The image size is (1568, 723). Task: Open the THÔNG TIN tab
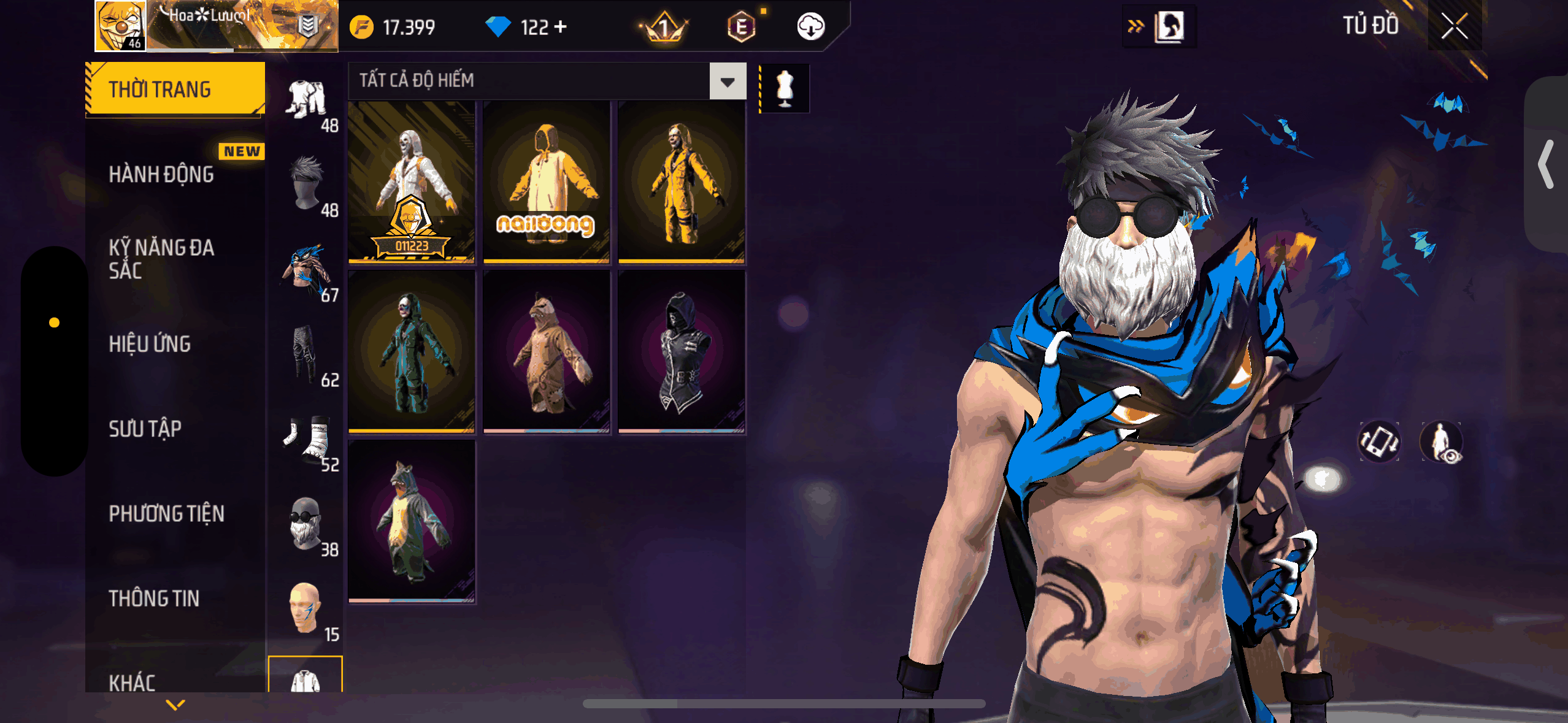pos(154,599)
